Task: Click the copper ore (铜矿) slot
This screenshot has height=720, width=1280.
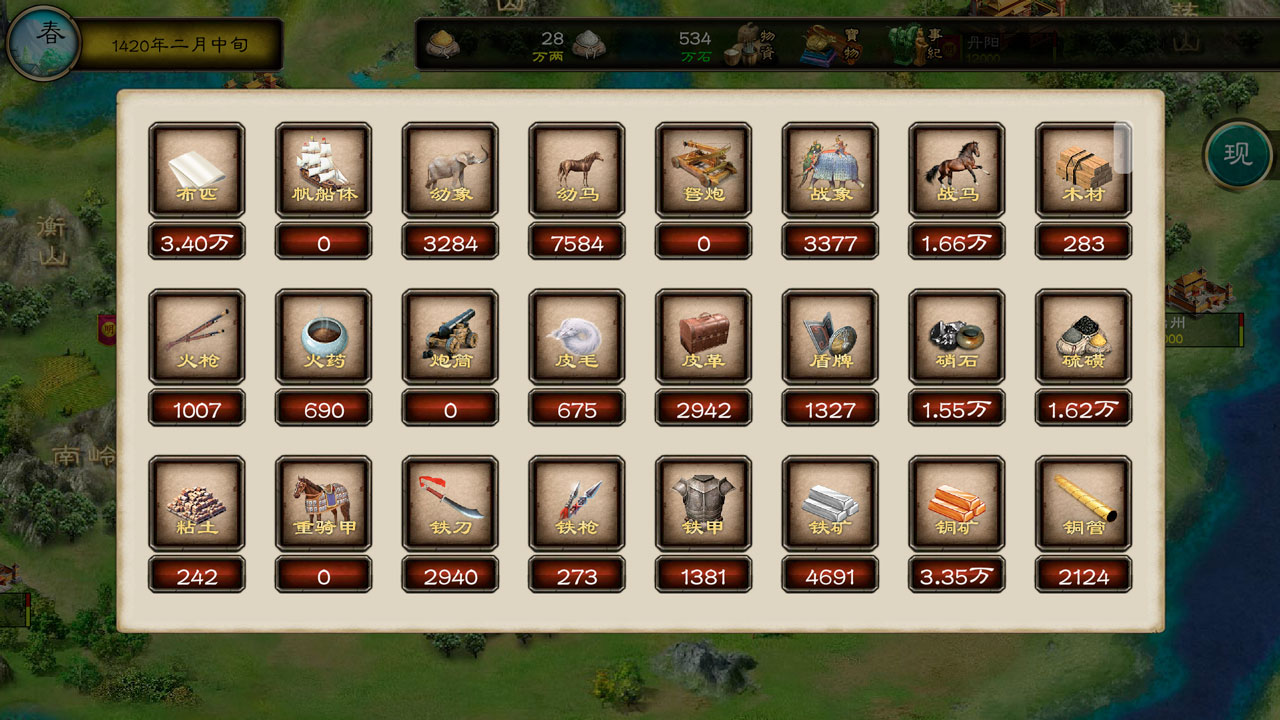Action: click(x=957, y=503)
